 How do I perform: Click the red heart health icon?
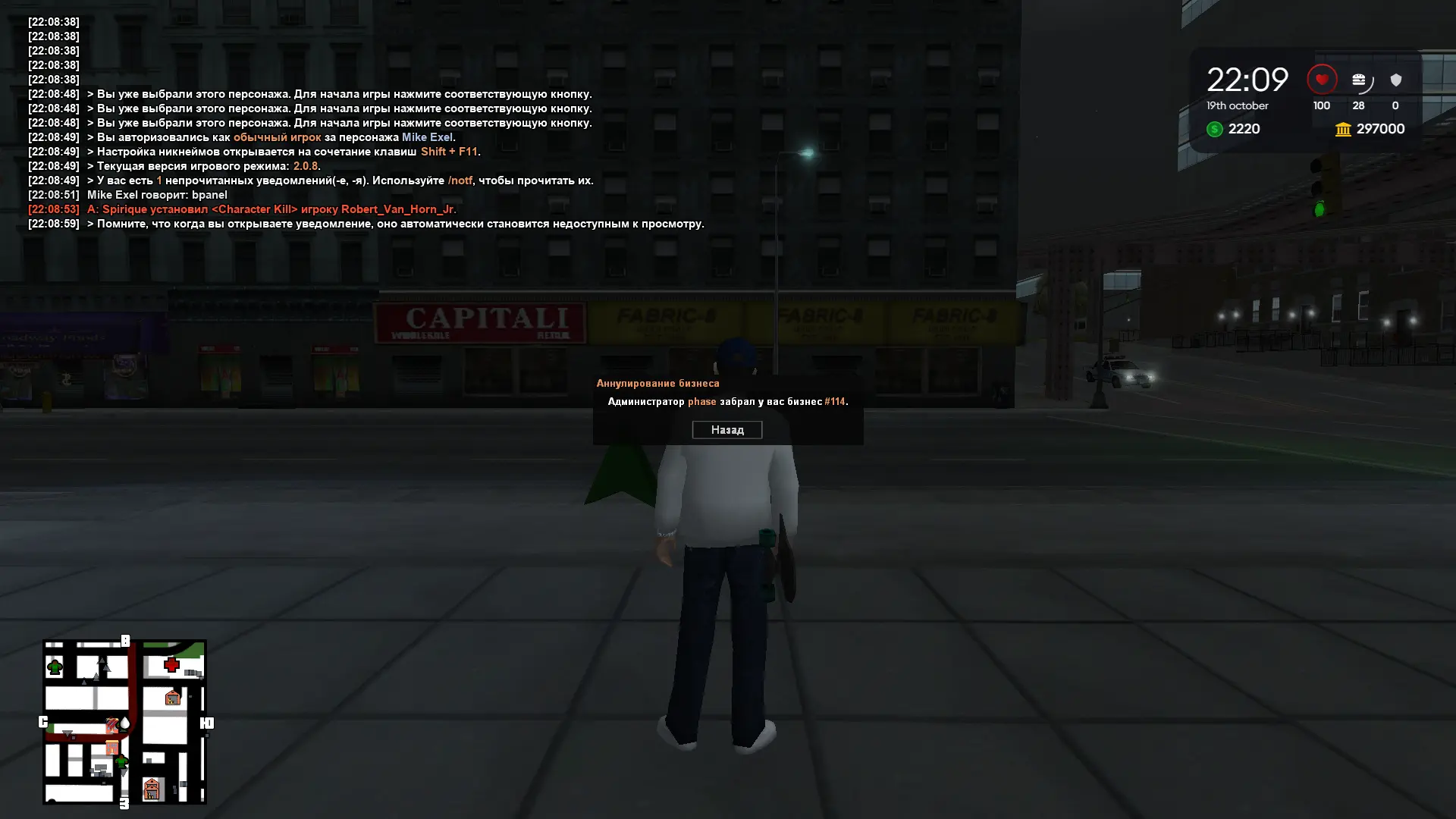coord(1321,79)
